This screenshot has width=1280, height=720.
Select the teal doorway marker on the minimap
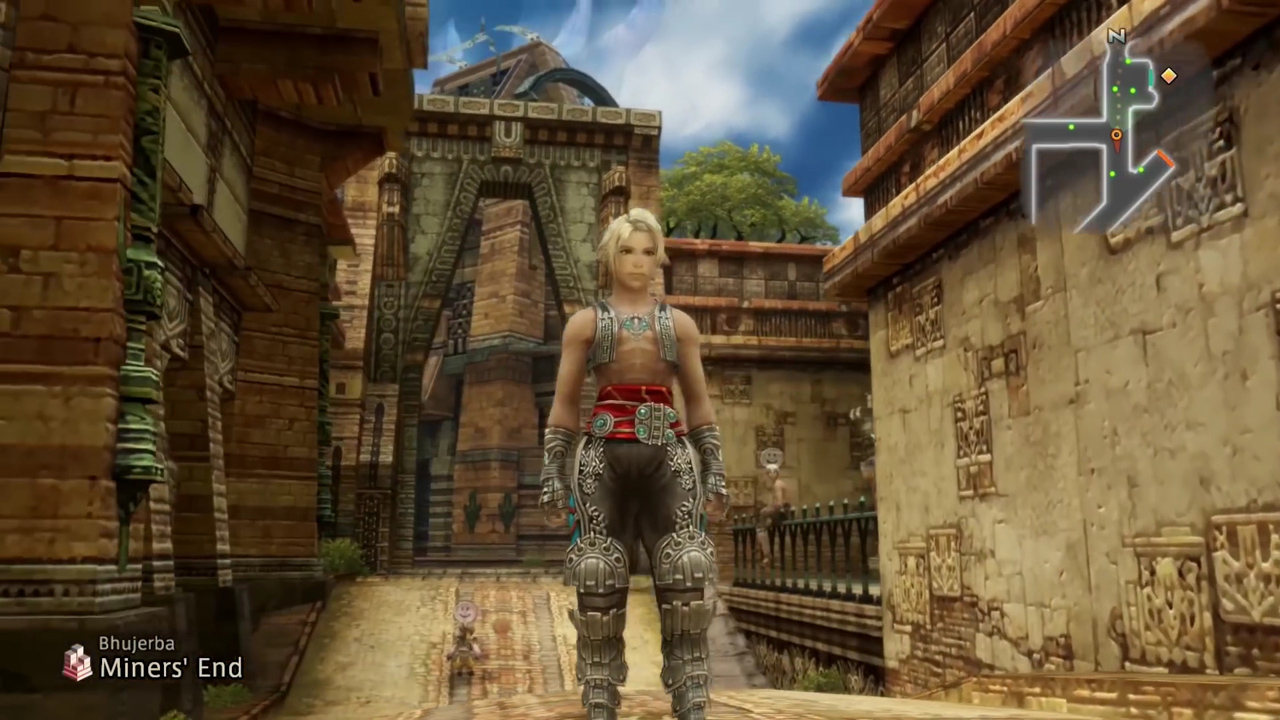(1151, 77)
